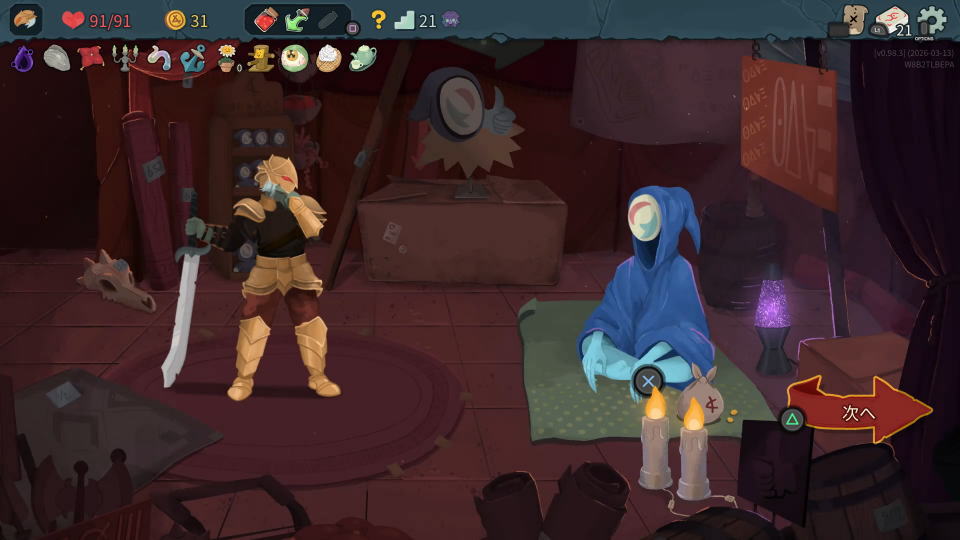Image resolution: width=960 pixels, height=540 pixels.
Task: Open the settings gear menu
Action: tap(931, 20)
